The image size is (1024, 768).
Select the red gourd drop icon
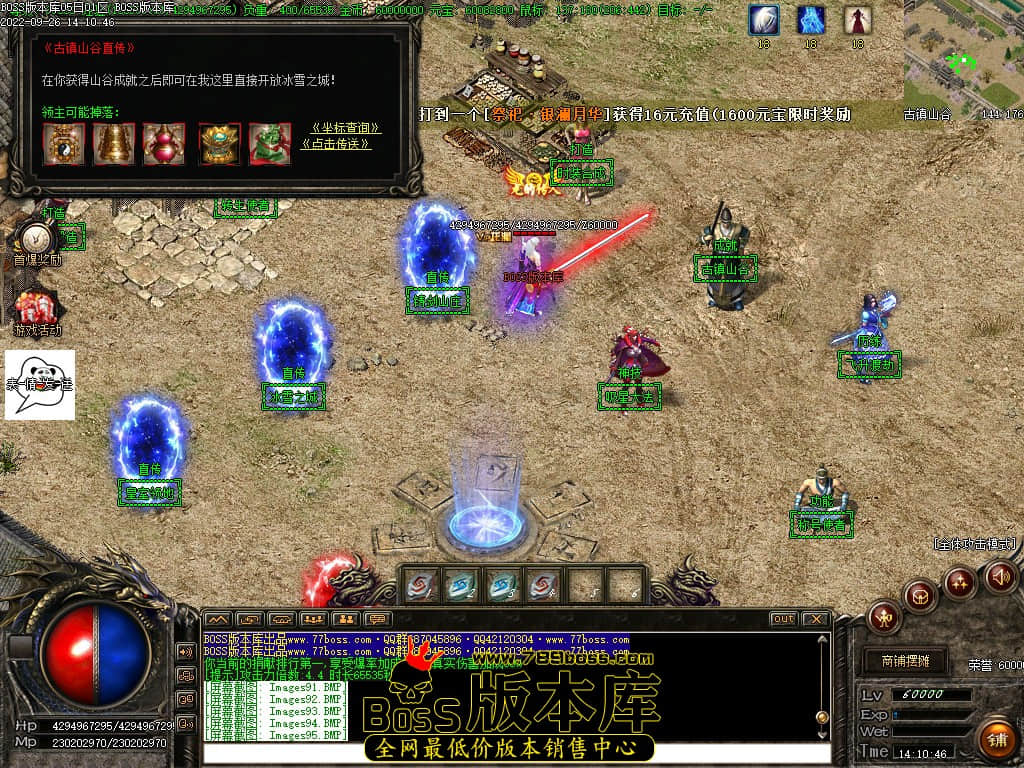pos(163,143)
